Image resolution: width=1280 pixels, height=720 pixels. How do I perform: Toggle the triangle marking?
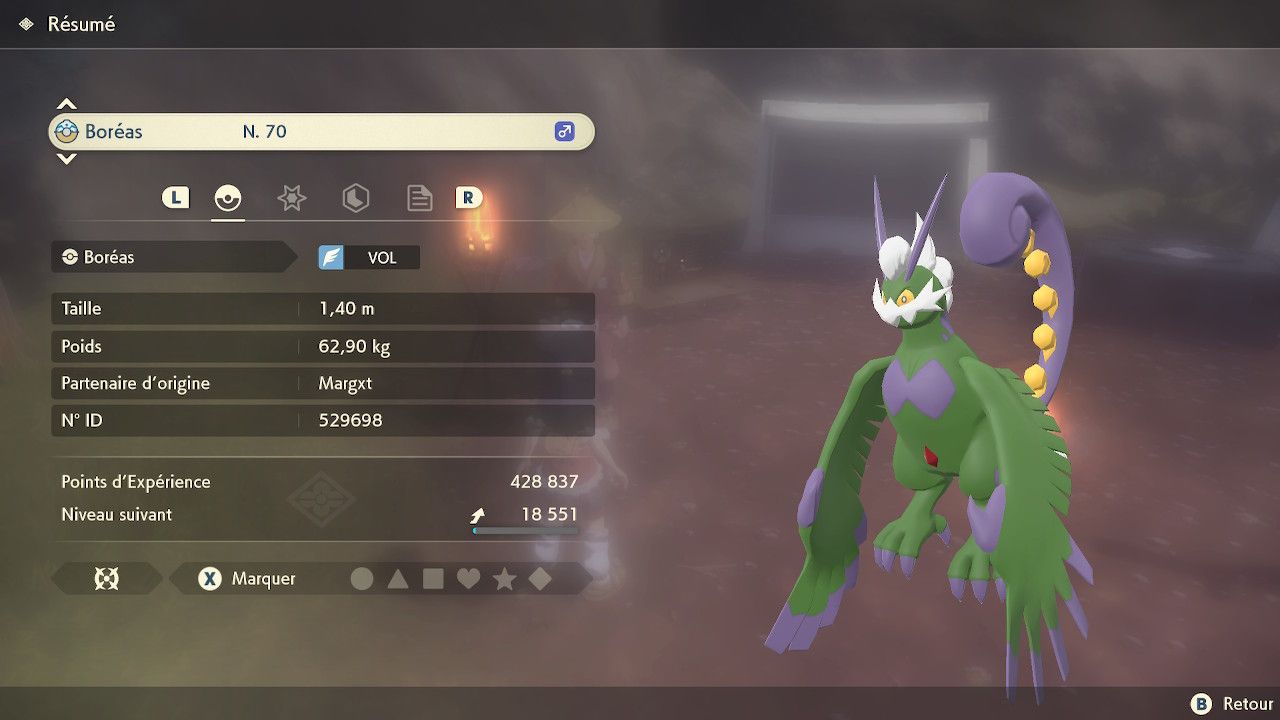[398, 579]
